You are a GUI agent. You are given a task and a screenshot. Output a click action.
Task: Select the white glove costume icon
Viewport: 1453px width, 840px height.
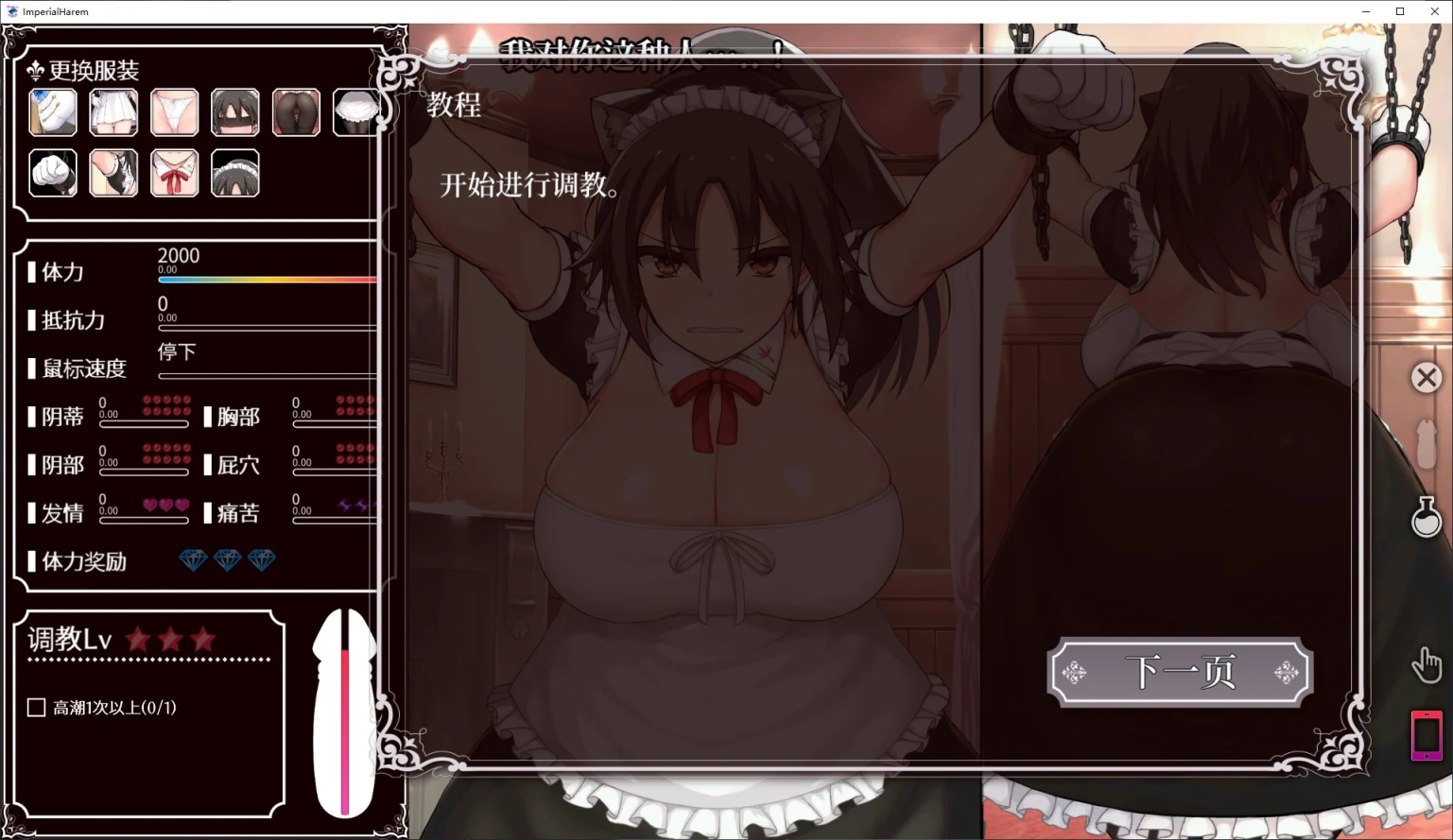[x=53, y=173]
